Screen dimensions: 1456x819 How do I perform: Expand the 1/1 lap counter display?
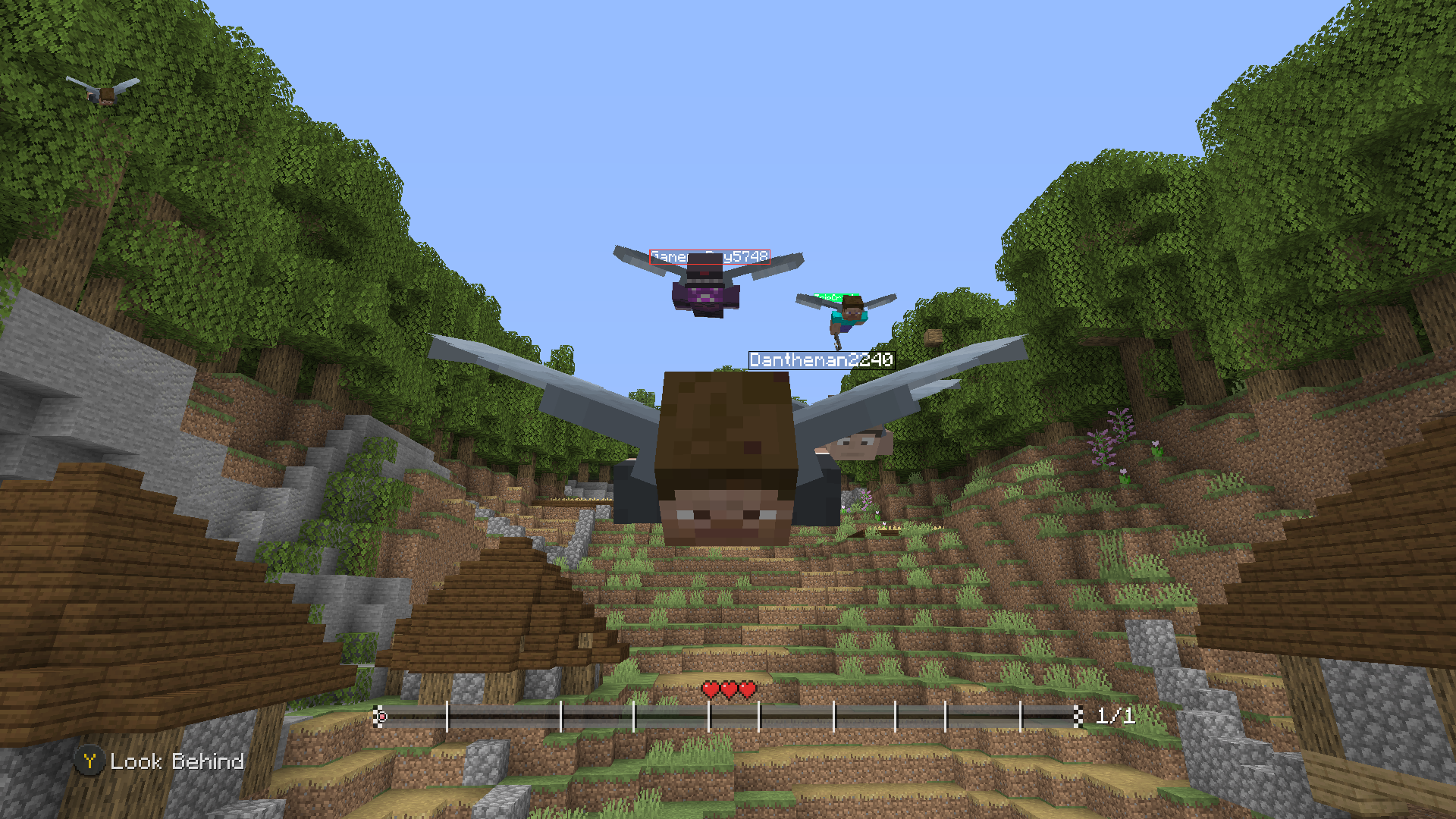pyautogui.click(x=1113, y=714)
